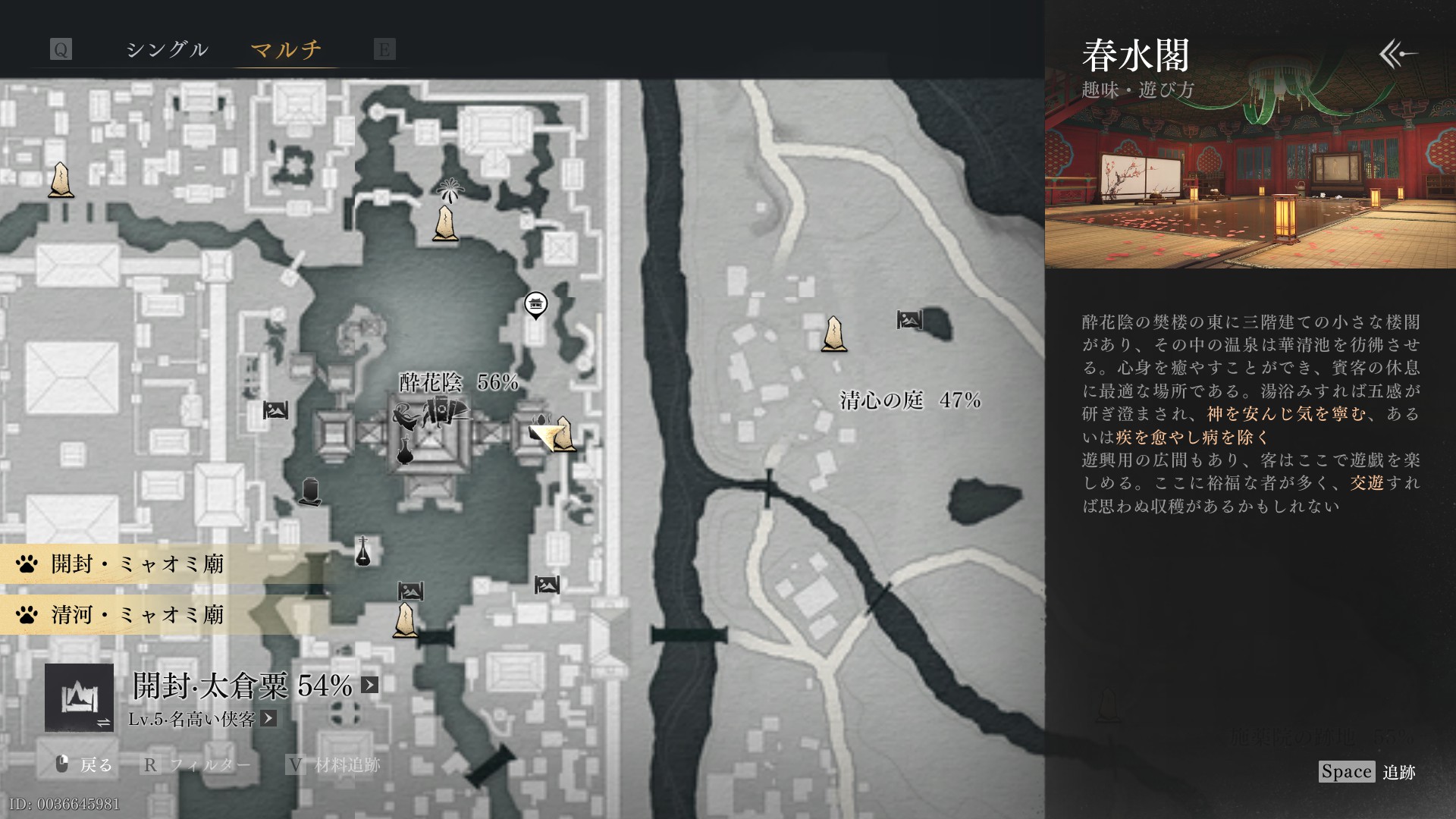This screenshot has height=819, width=1456.
Task: Open the フィルター map filter
Action: click(196, 764)
